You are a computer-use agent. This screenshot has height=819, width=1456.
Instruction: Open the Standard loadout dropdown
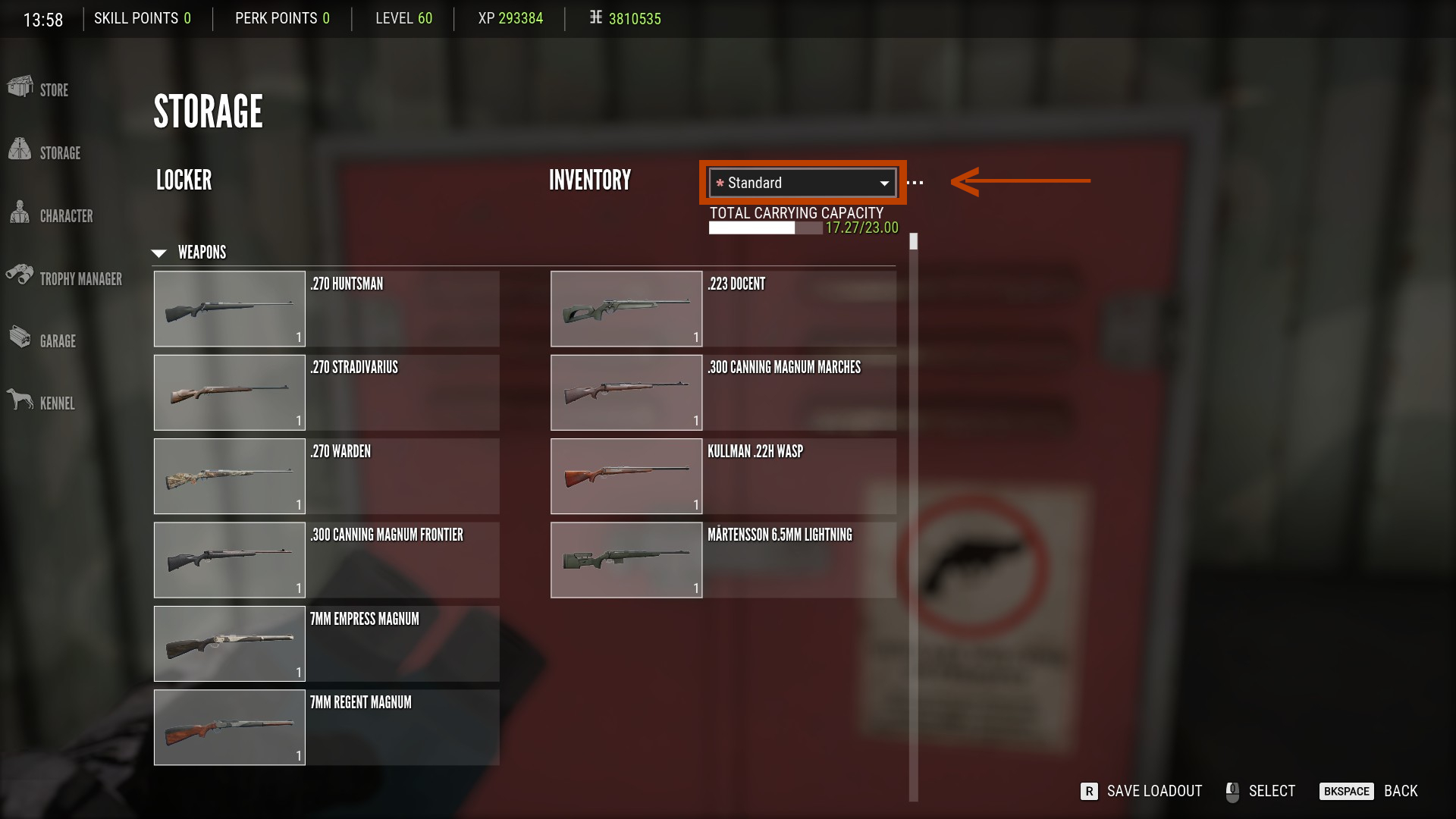click(802, 182)
